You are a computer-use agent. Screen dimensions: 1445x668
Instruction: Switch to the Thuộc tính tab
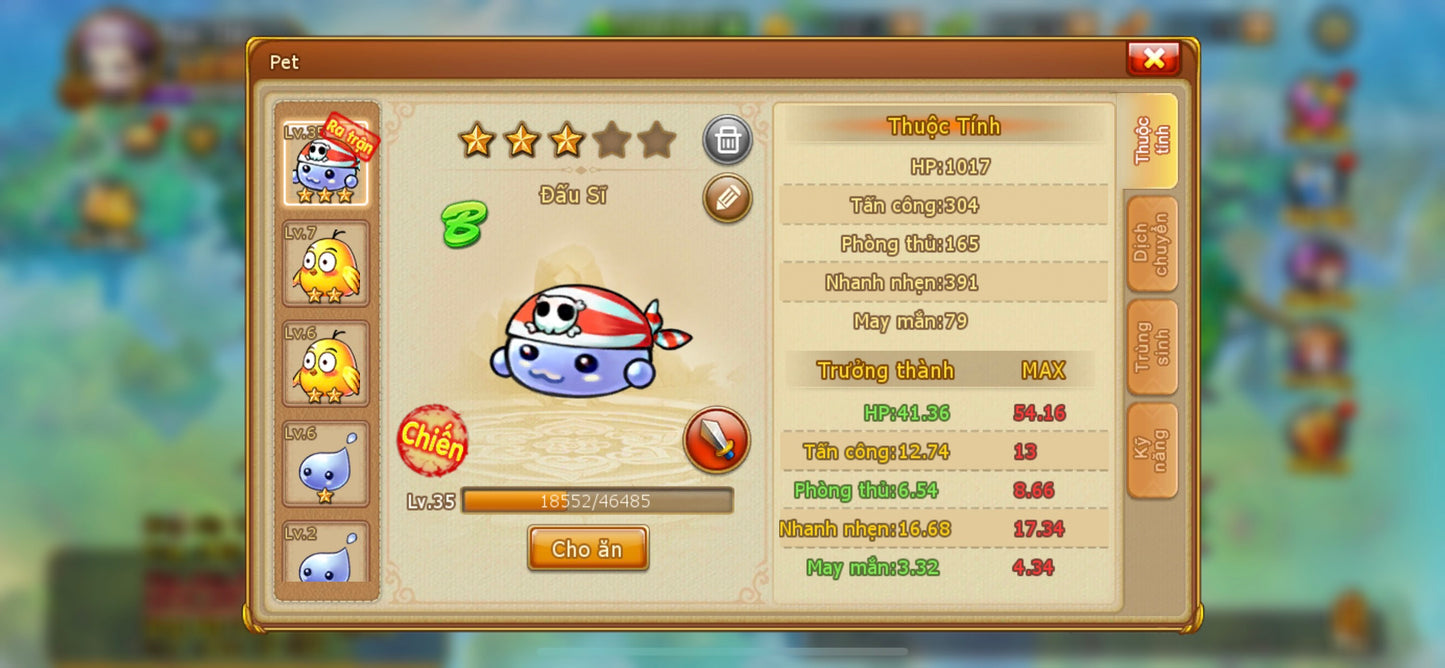(1151, 141)
